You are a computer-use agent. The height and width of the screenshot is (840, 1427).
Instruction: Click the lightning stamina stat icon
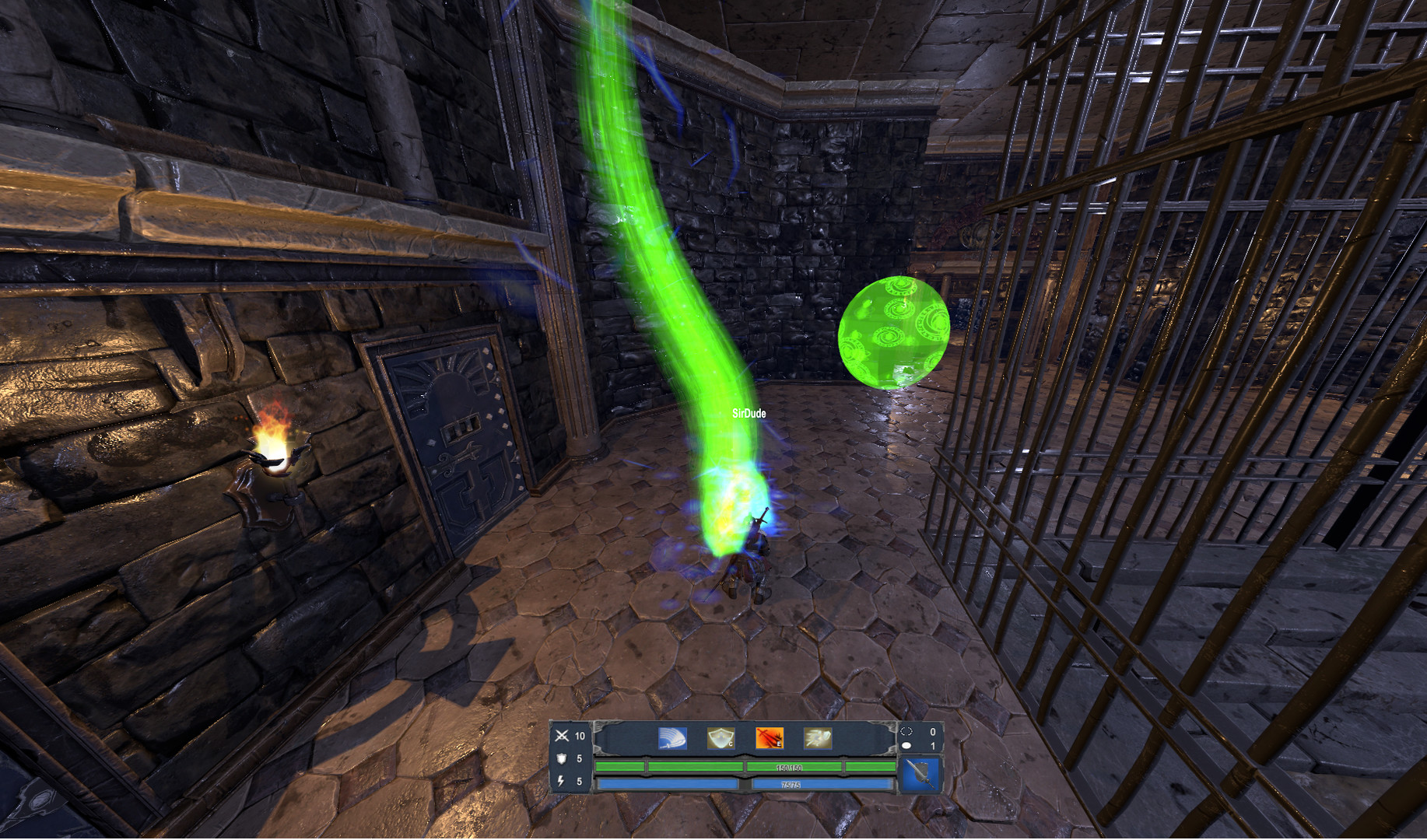(x=560, y=781)
